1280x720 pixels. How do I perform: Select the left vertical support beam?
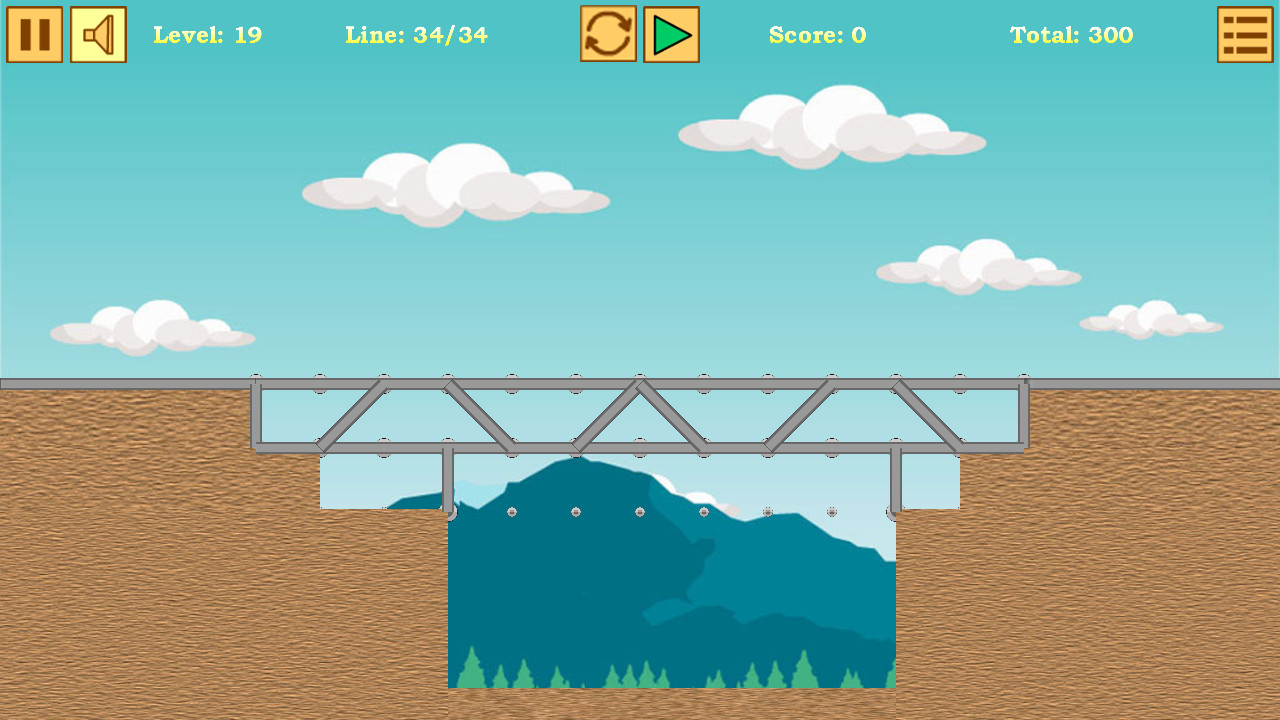(x=448, y=480)
